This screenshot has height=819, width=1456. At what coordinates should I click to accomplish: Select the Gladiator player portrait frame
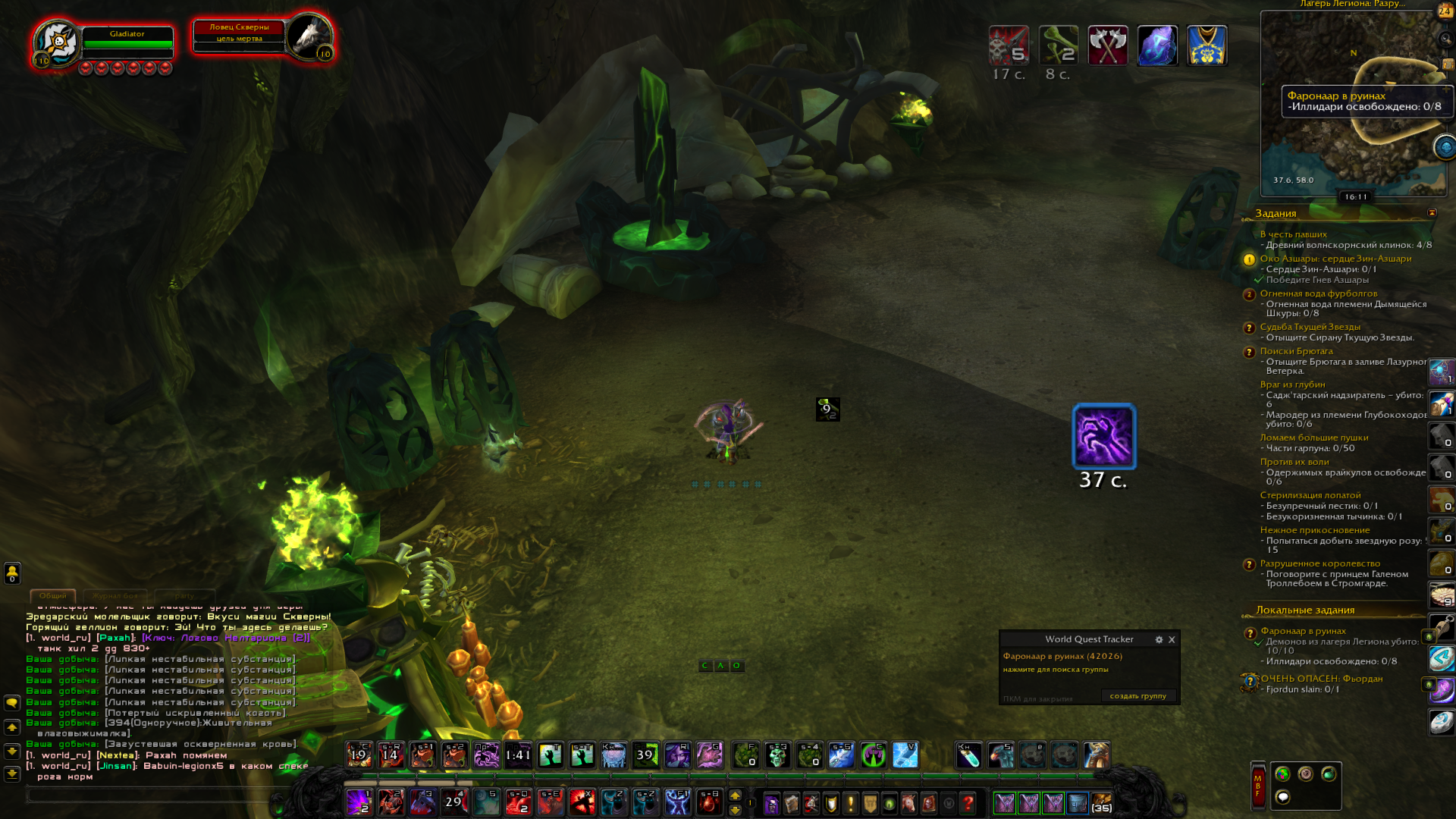(x=58, y=42)
